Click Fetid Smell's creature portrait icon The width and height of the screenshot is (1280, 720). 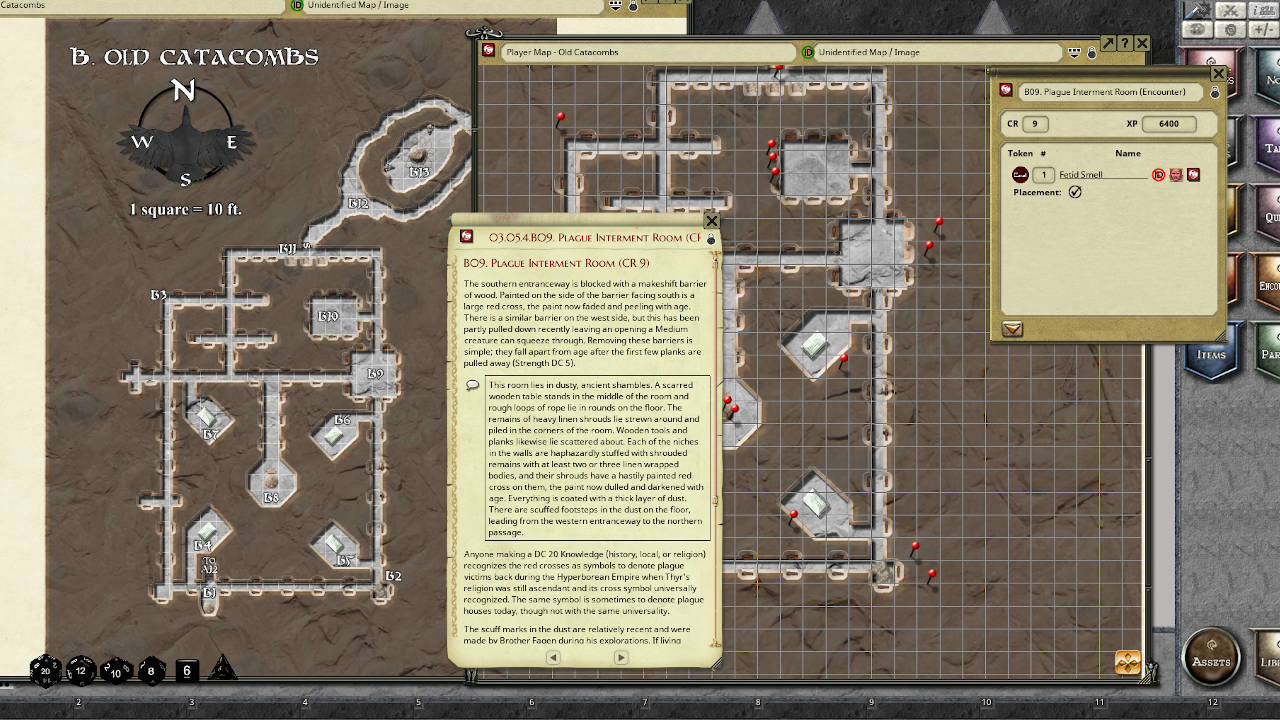[1176, 175]
